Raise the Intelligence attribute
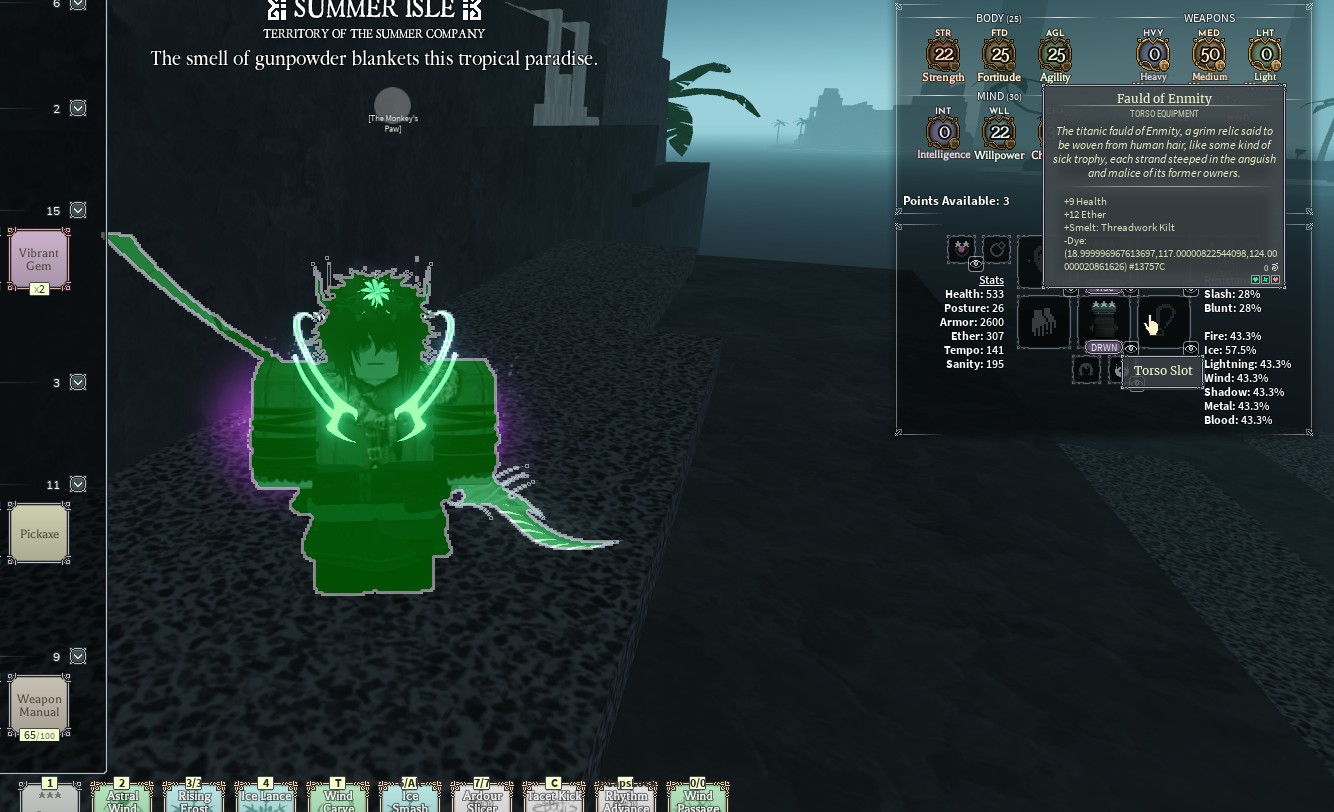 (x=943, y=132)
